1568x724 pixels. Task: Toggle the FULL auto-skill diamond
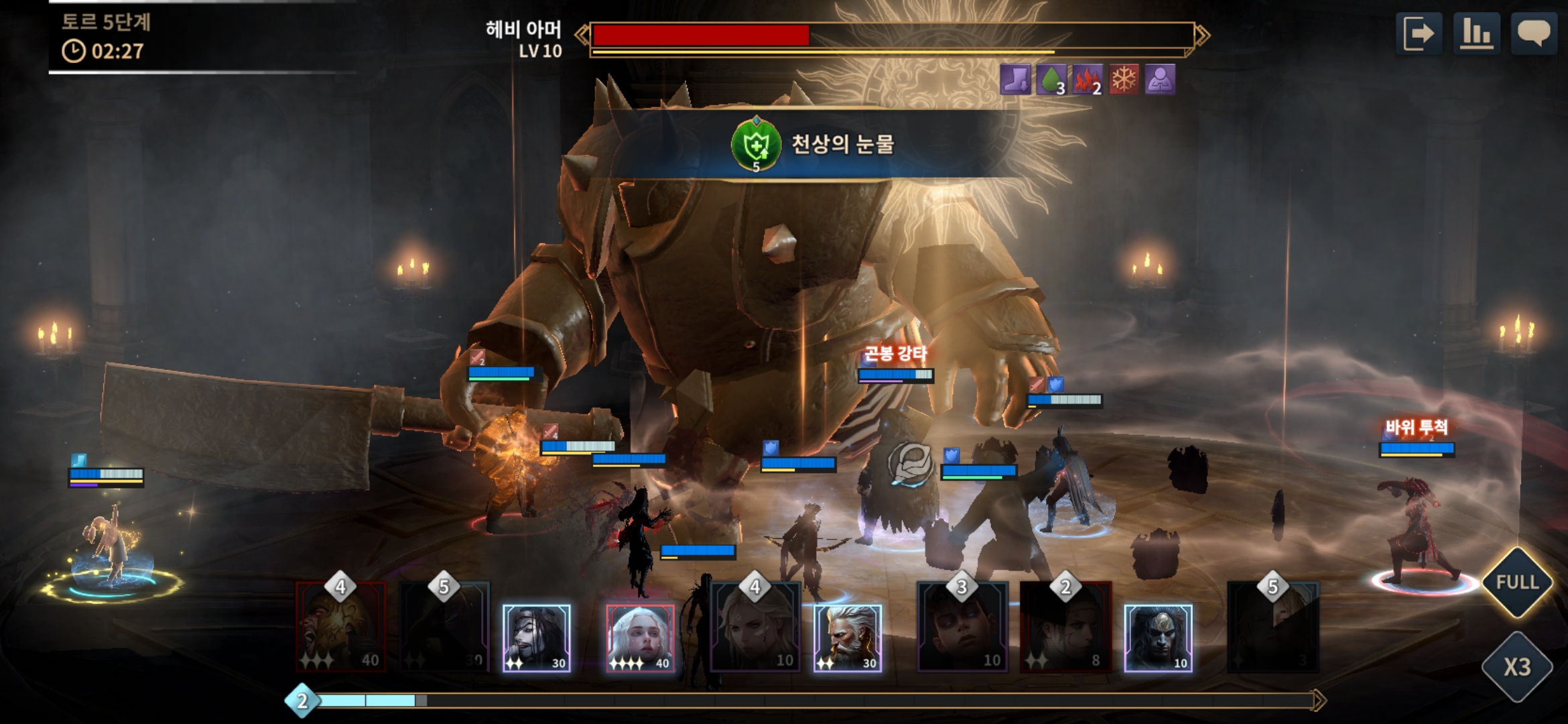pos(1517,582)
